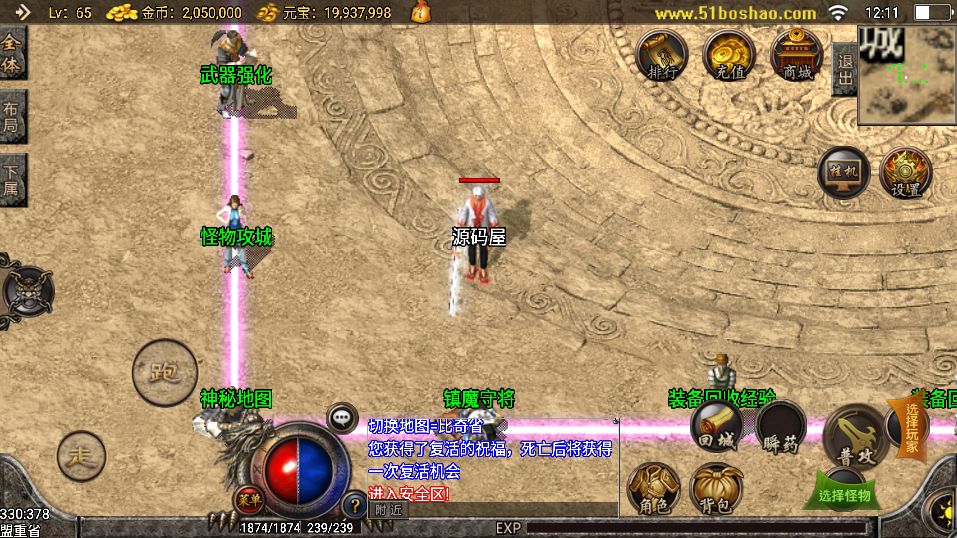Open the 充值 recharge gold coins icon
Screen dimensions: 957x538
pos(729,54)
